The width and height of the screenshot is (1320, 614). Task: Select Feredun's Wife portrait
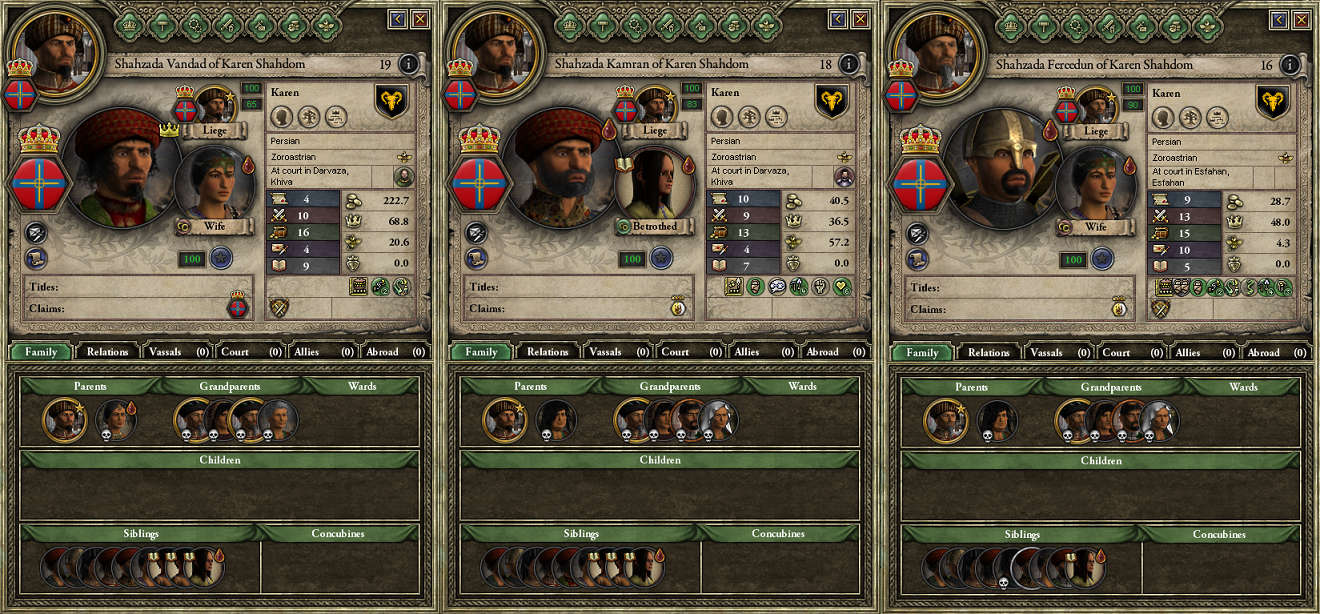(x=1092, y=183)
